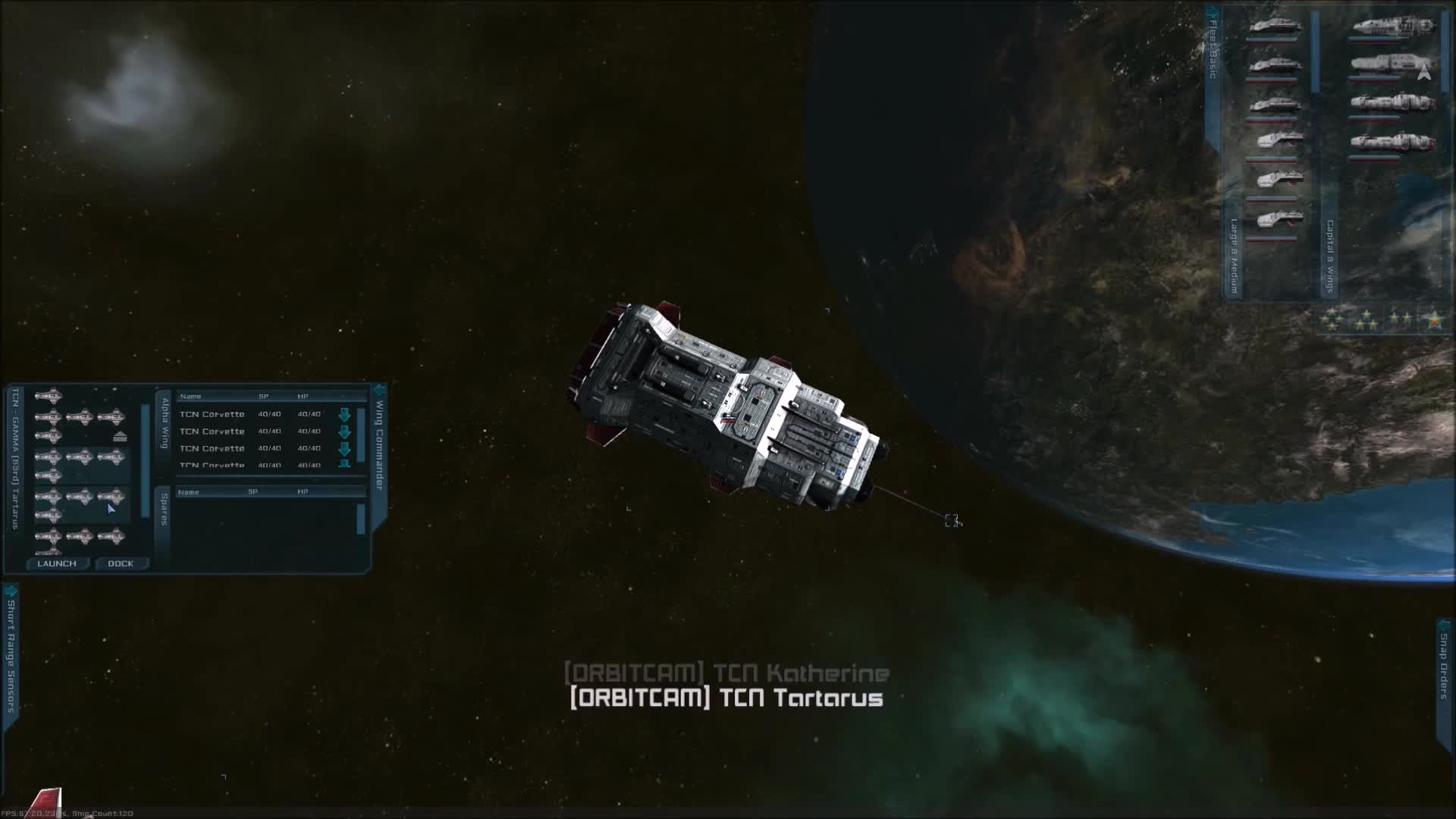
Task: Toggle dock status of the second TCN Corvette
Action: point(346,431)
